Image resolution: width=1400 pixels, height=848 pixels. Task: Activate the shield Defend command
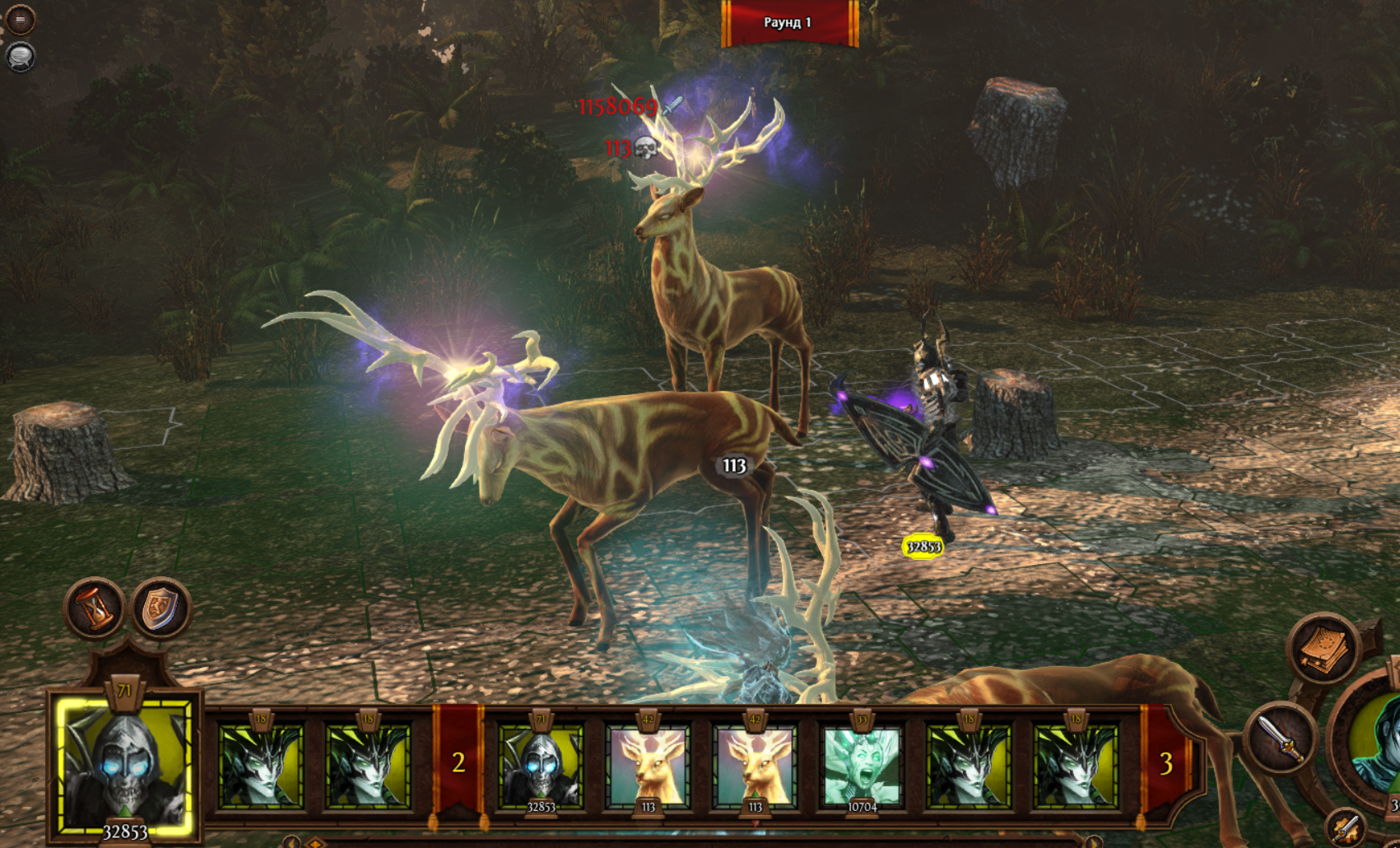pyautogui.click(x=161, y=609)
